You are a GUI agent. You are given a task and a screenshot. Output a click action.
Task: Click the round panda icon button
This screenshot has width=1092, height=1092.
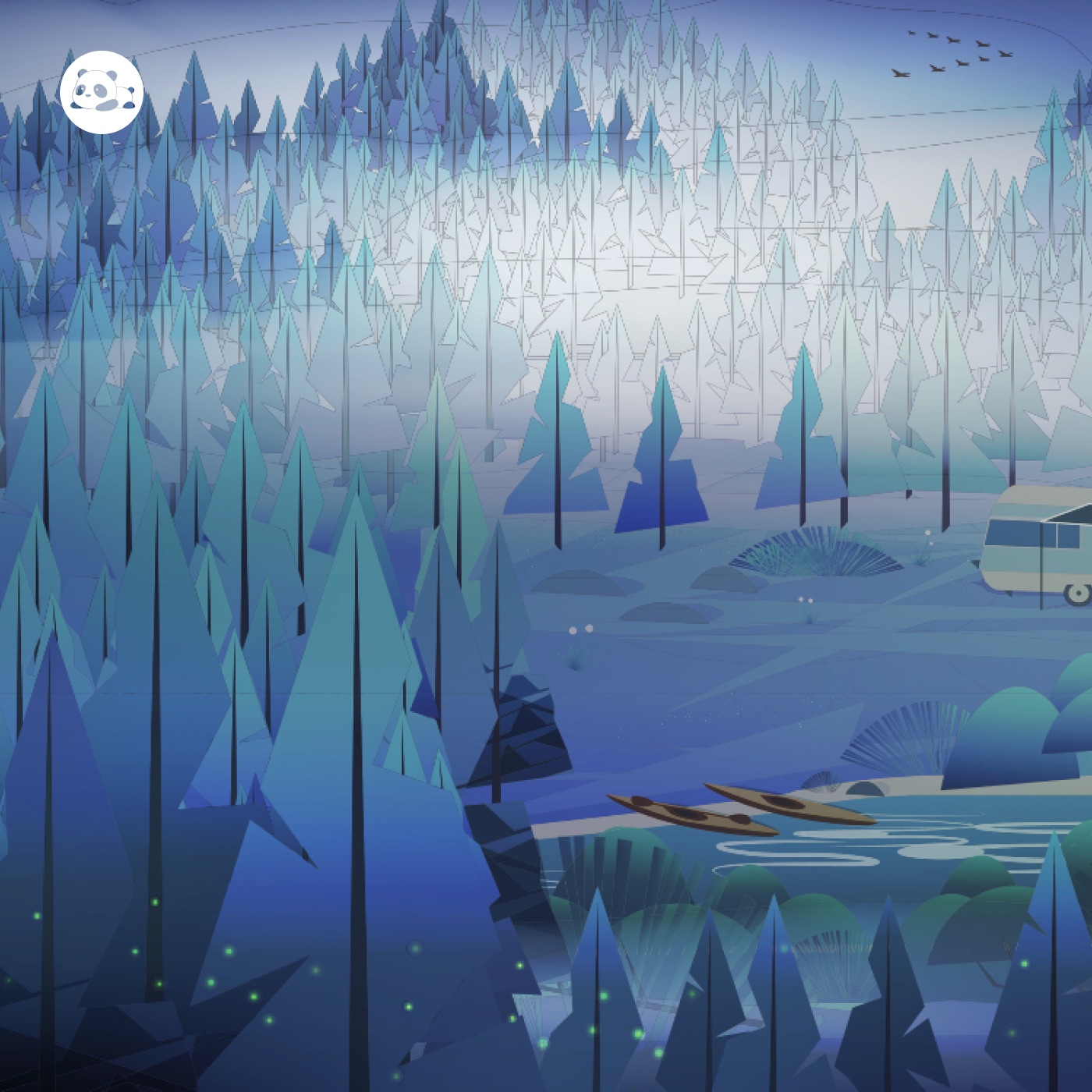(101, 92)
